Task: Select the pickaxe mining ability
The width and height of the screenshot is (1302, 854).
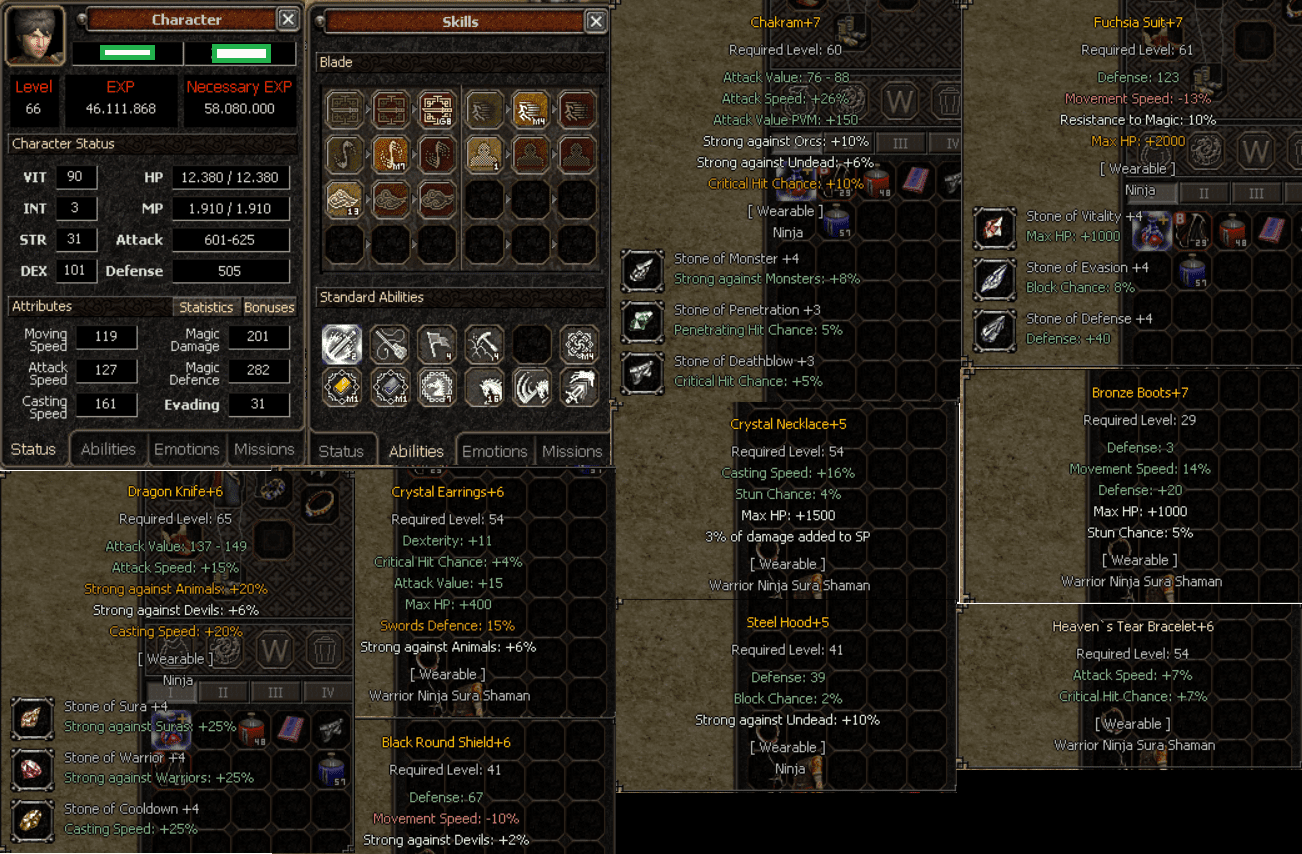Action: (484, 344)
